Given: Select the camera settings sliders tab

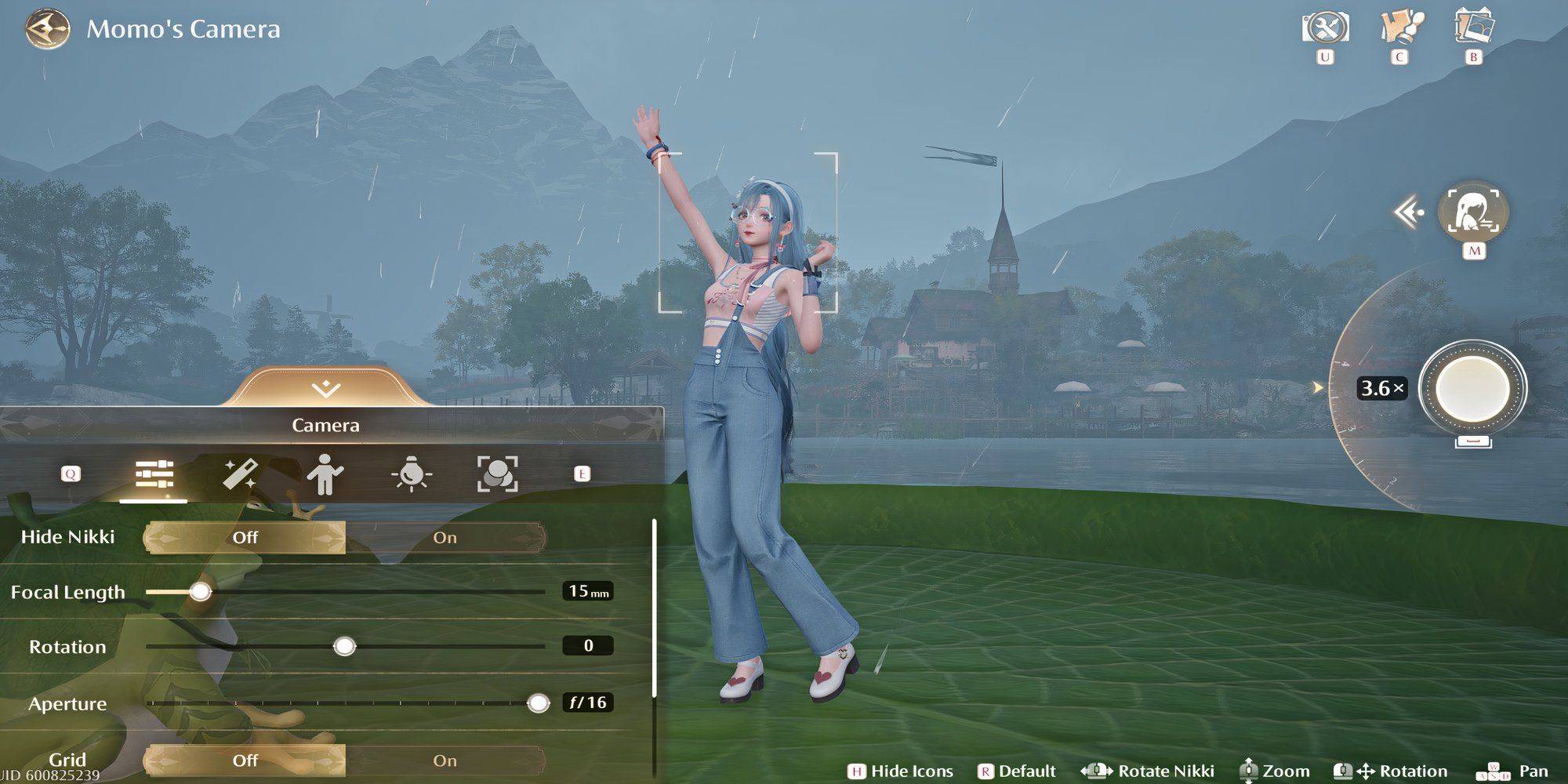Looking at the screenshot, I should click(154, 474).
